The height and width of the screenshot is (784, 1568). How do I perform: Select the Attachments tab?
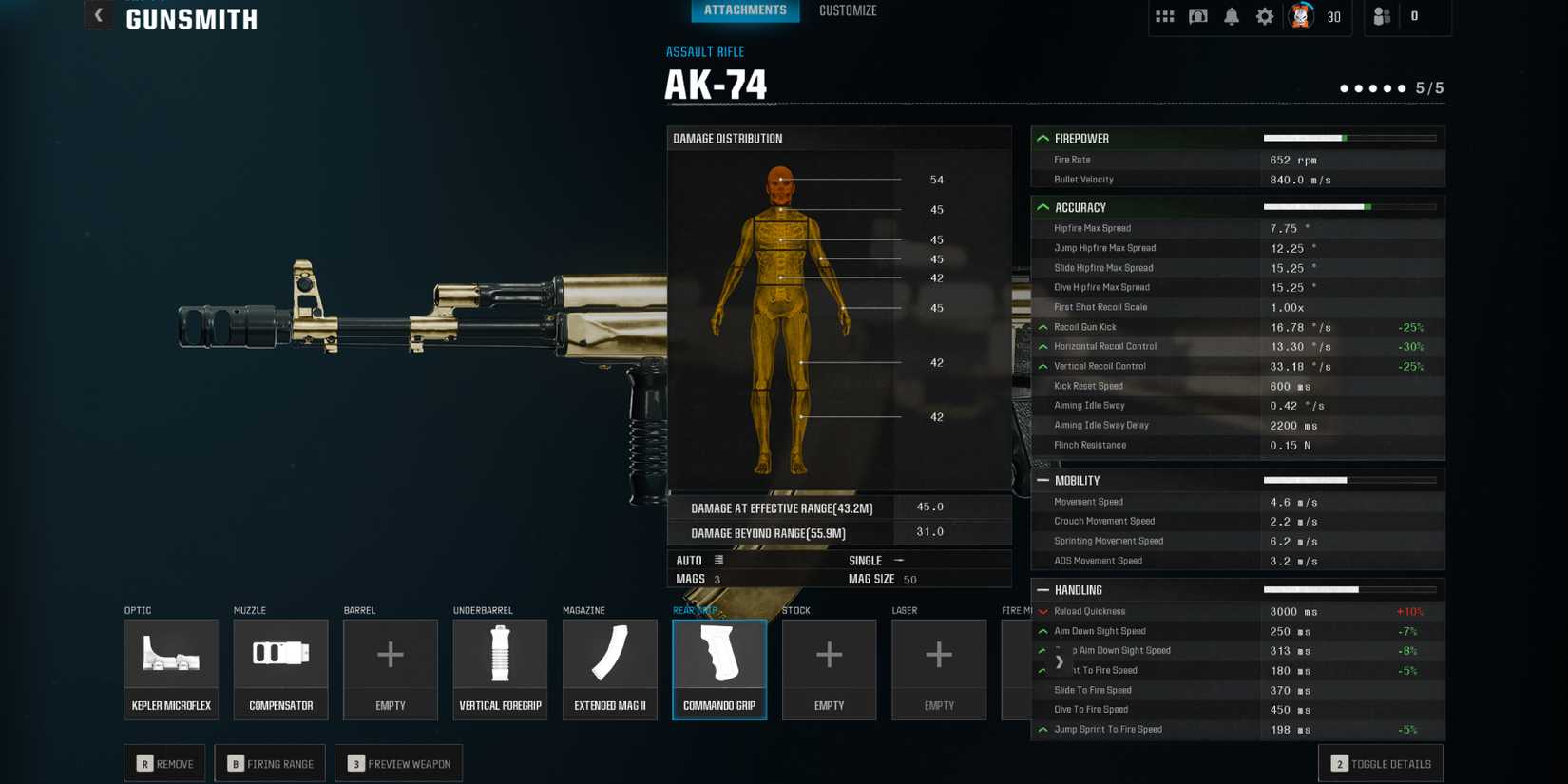click(745, 10)
